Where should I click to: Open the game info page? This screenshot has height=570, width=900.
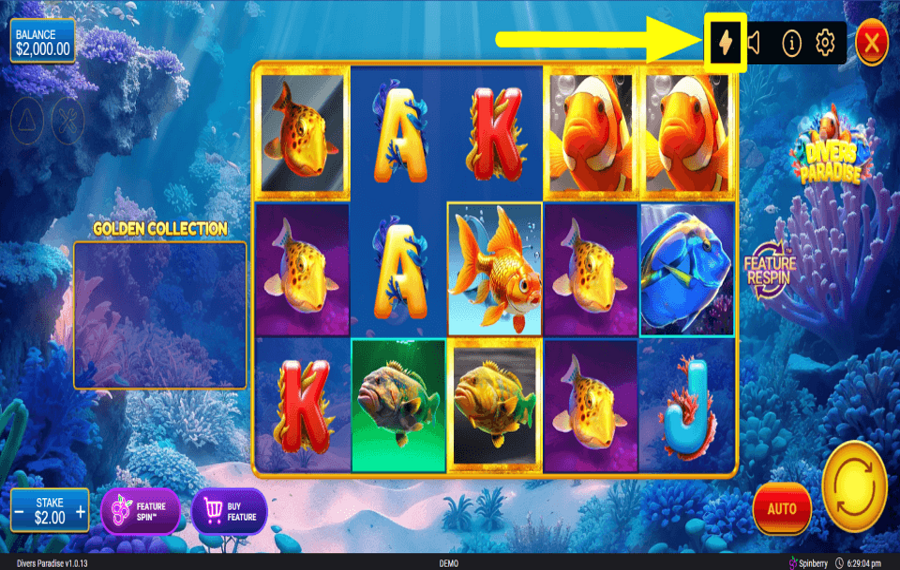click(791, 42)
